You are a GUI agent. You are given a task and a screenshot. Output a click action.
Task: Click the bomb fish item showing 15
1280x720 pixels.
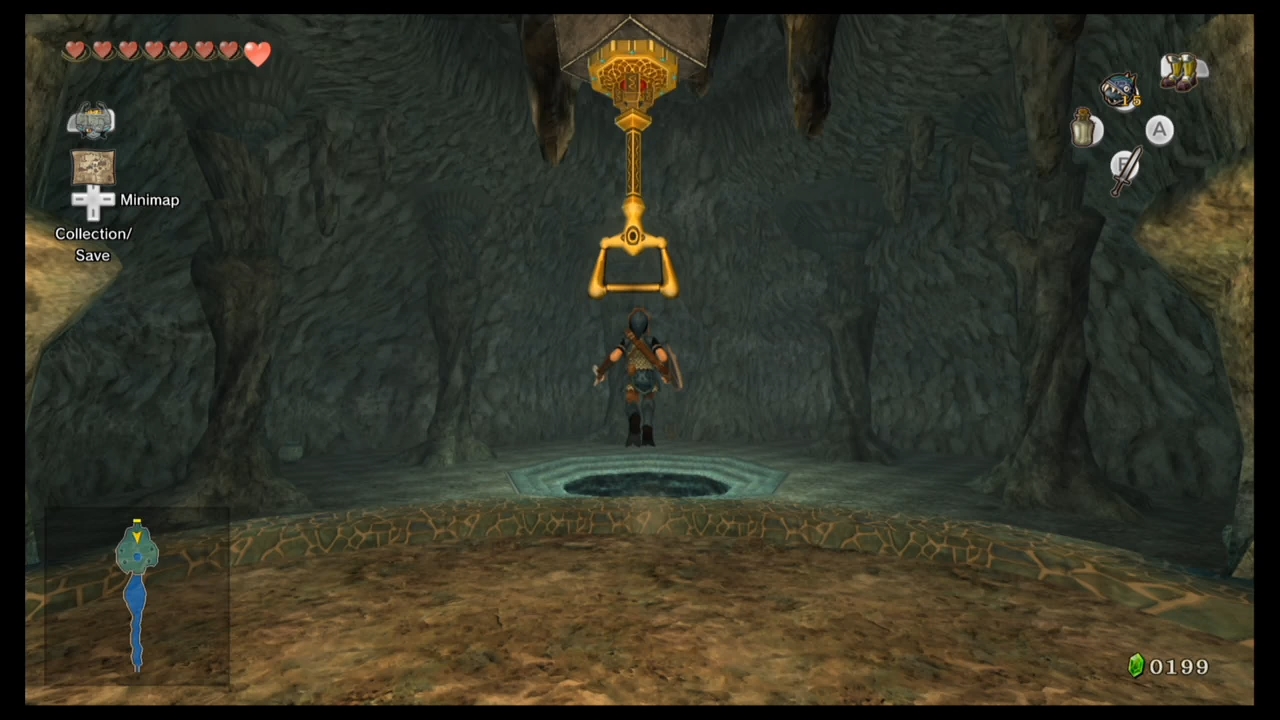pyautogui.click(x=1119, y=90)
